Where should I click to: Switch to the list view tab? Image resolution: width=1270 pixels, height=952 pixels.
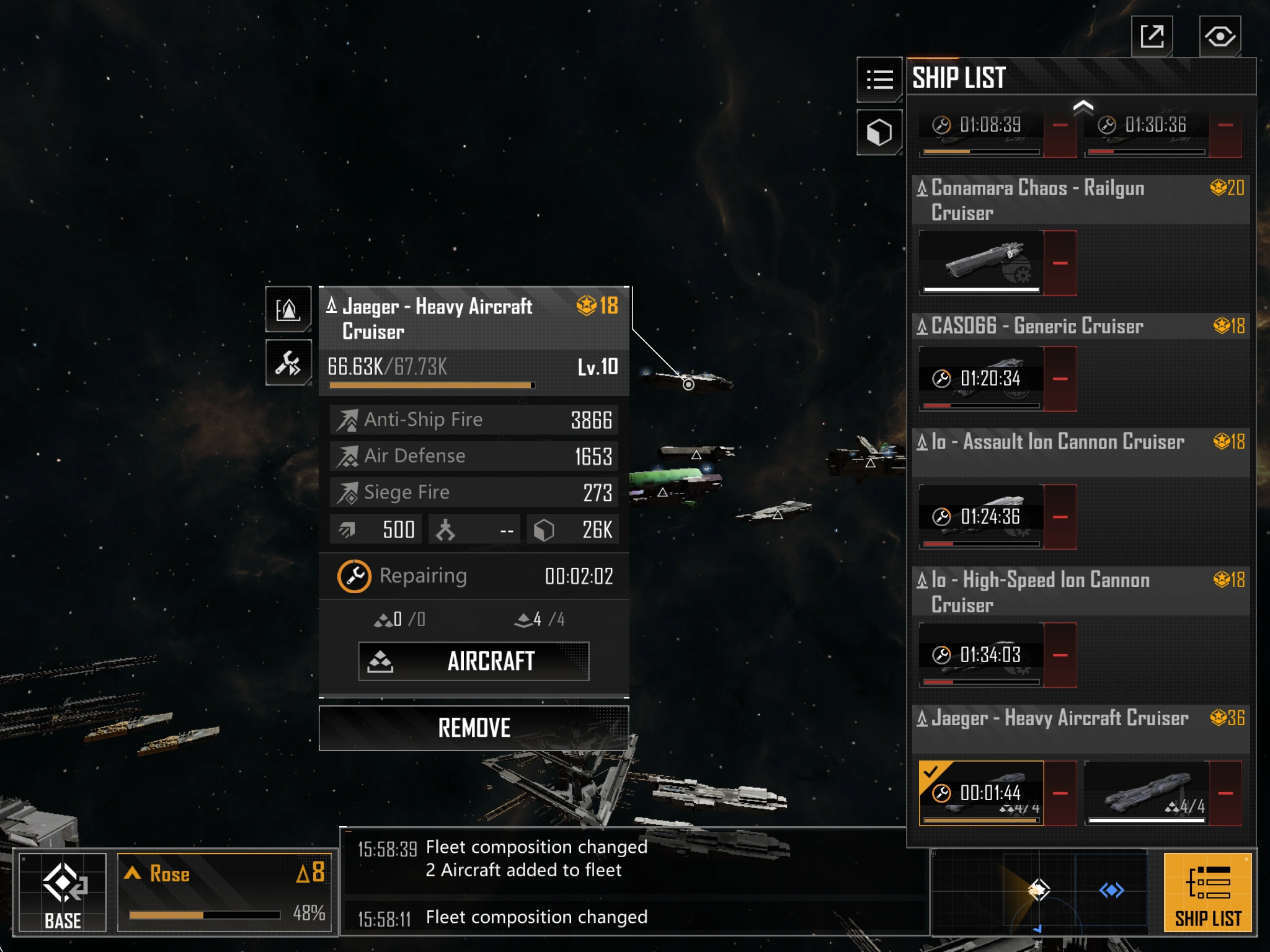pos(879,79)
